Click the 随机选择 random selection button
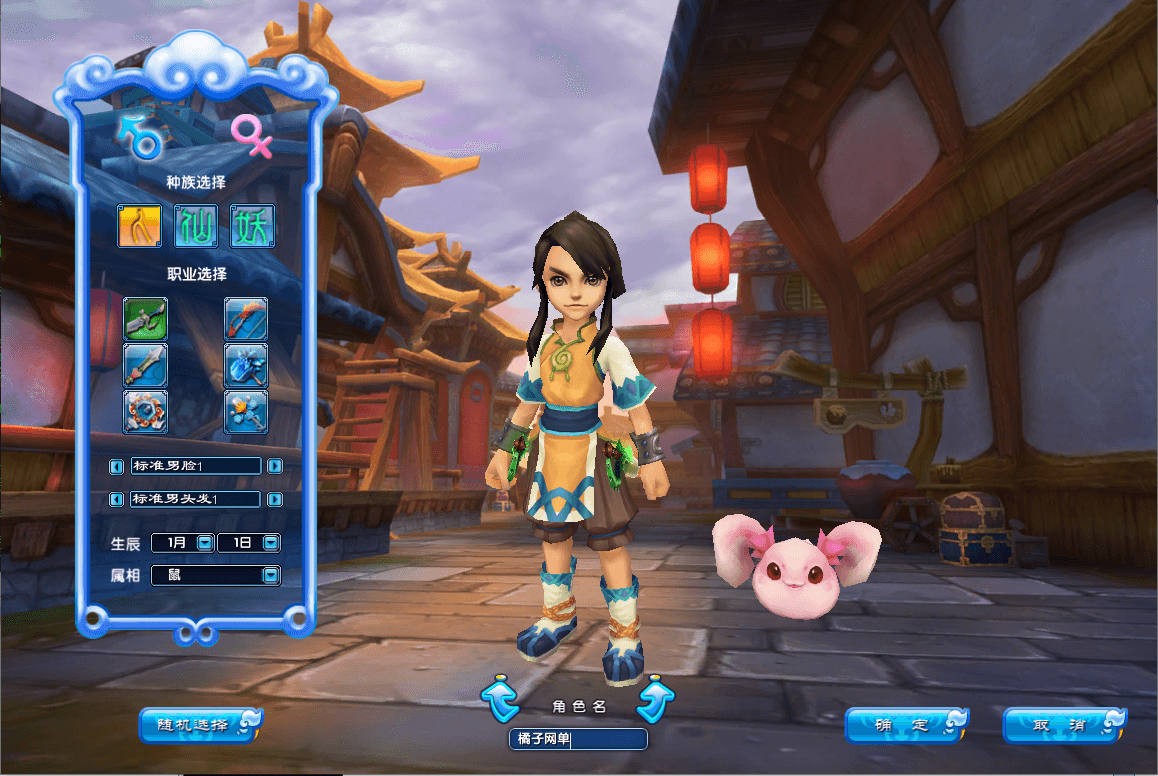The height and width of the screenshot is (776, 1158). 199,725
